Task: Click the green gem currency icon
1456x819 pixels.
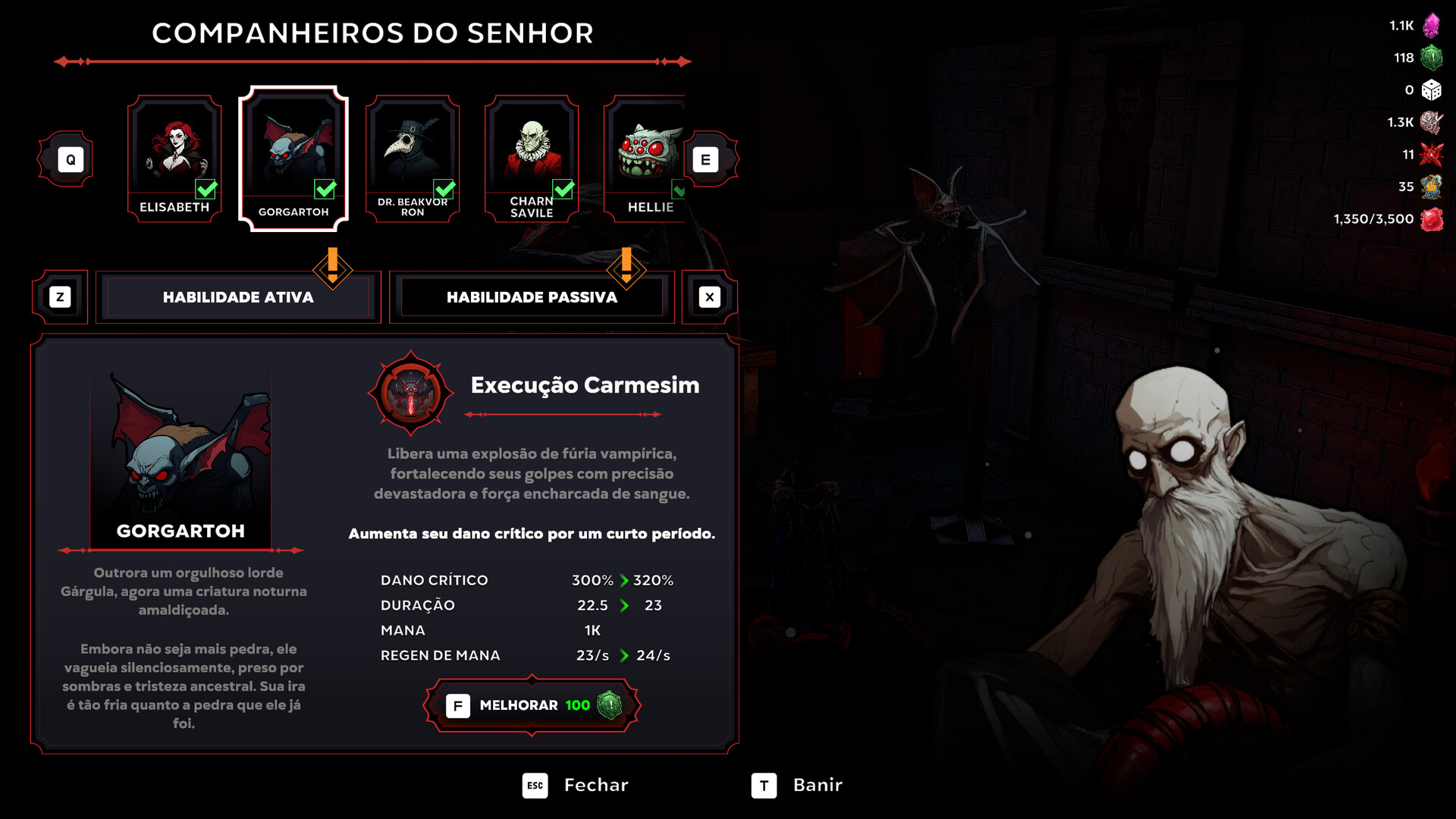Action: tap(1433, 57)
